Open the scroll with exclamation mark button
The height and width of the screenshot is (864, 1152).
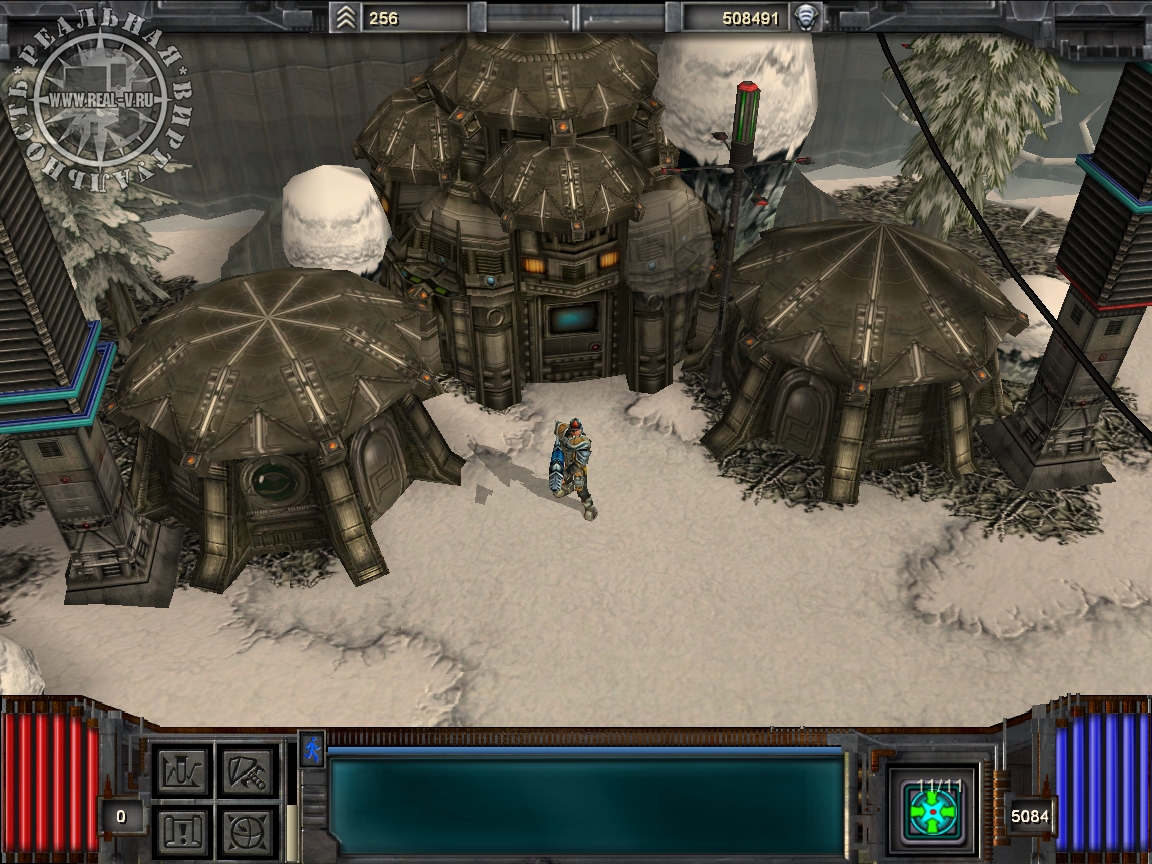point(182,829)
